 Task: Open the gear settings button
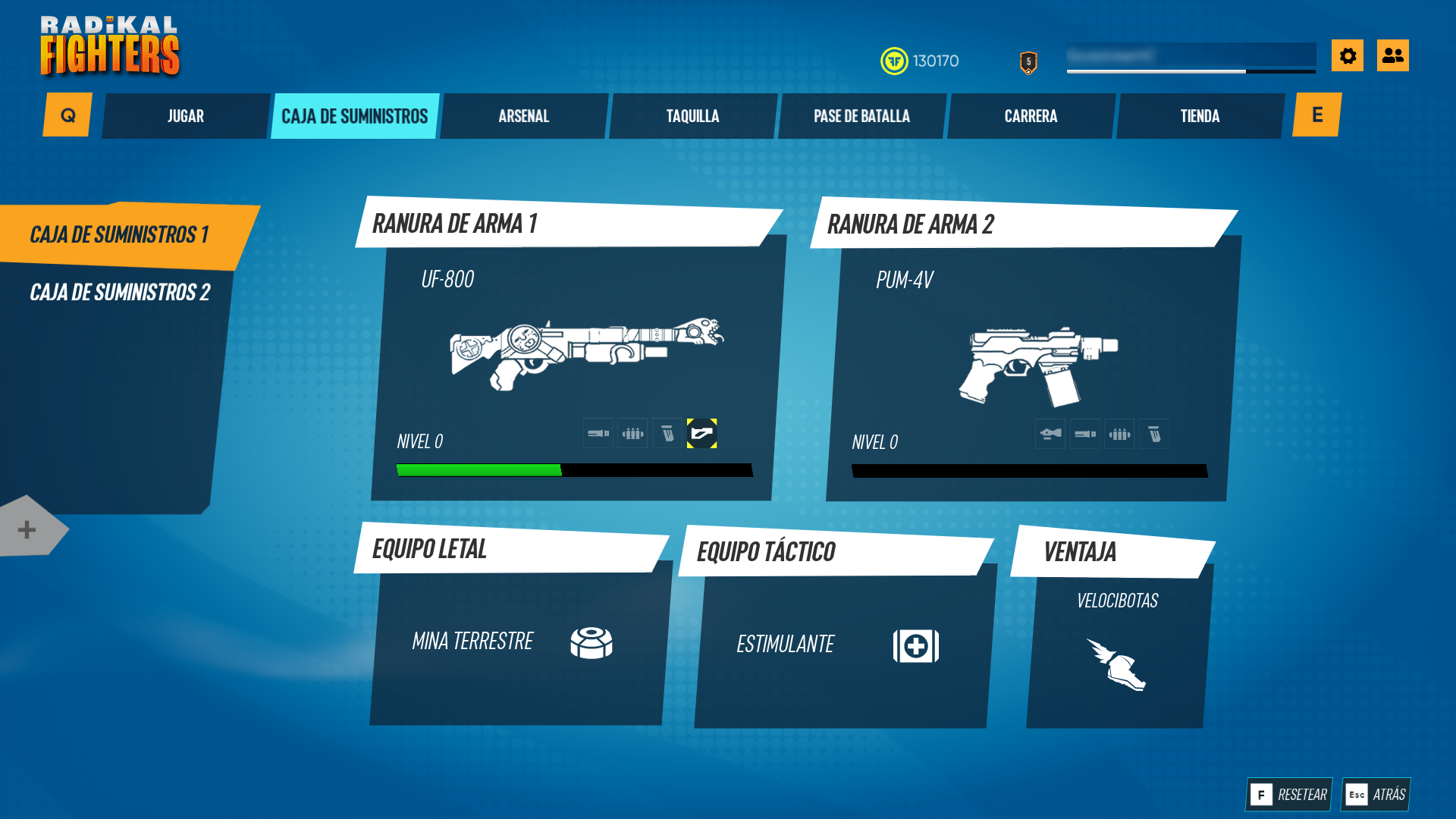(1348, 55)
